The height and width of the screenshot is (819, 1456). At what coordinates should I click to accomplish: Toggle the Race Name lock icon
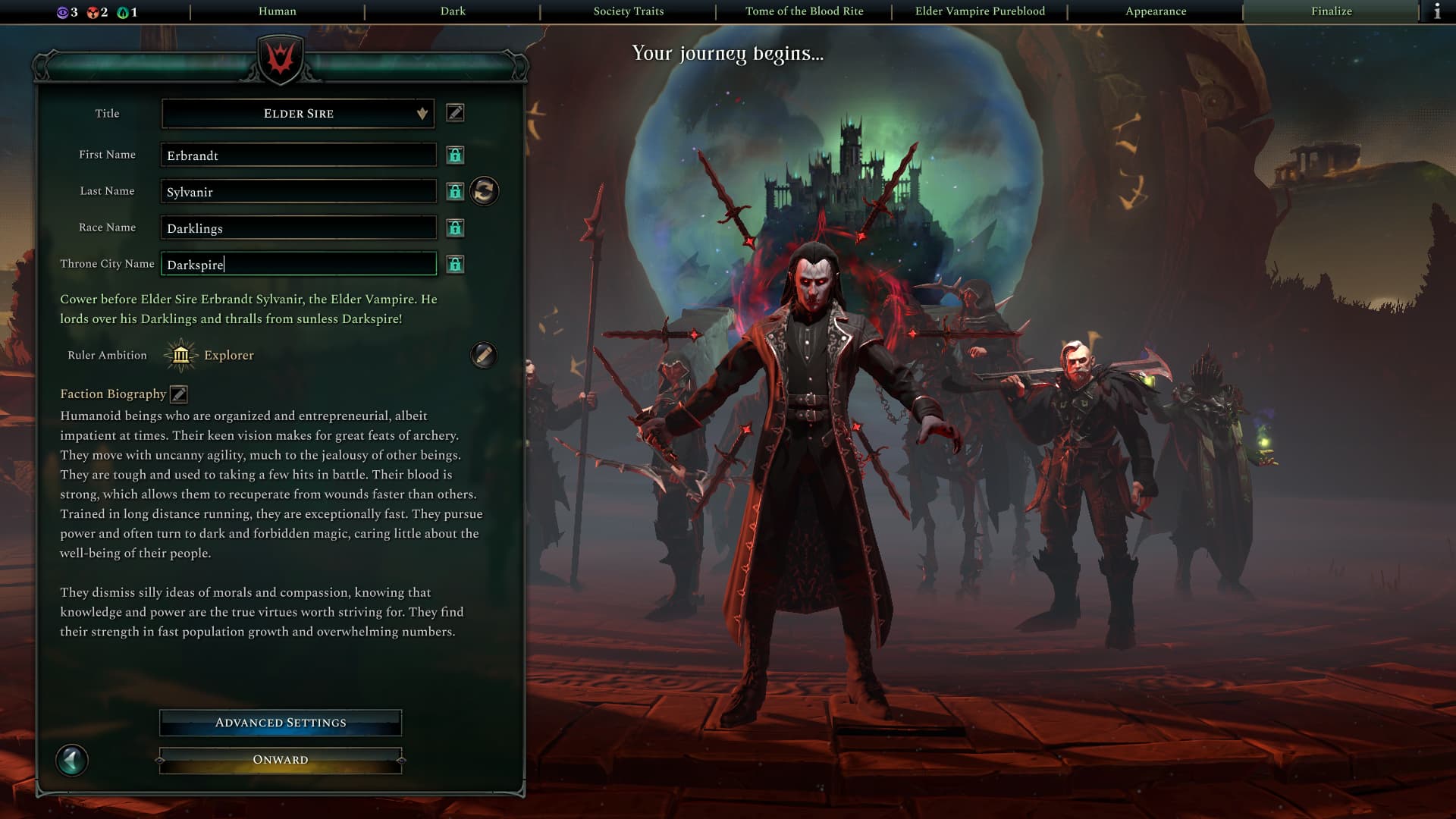[455, 227]
